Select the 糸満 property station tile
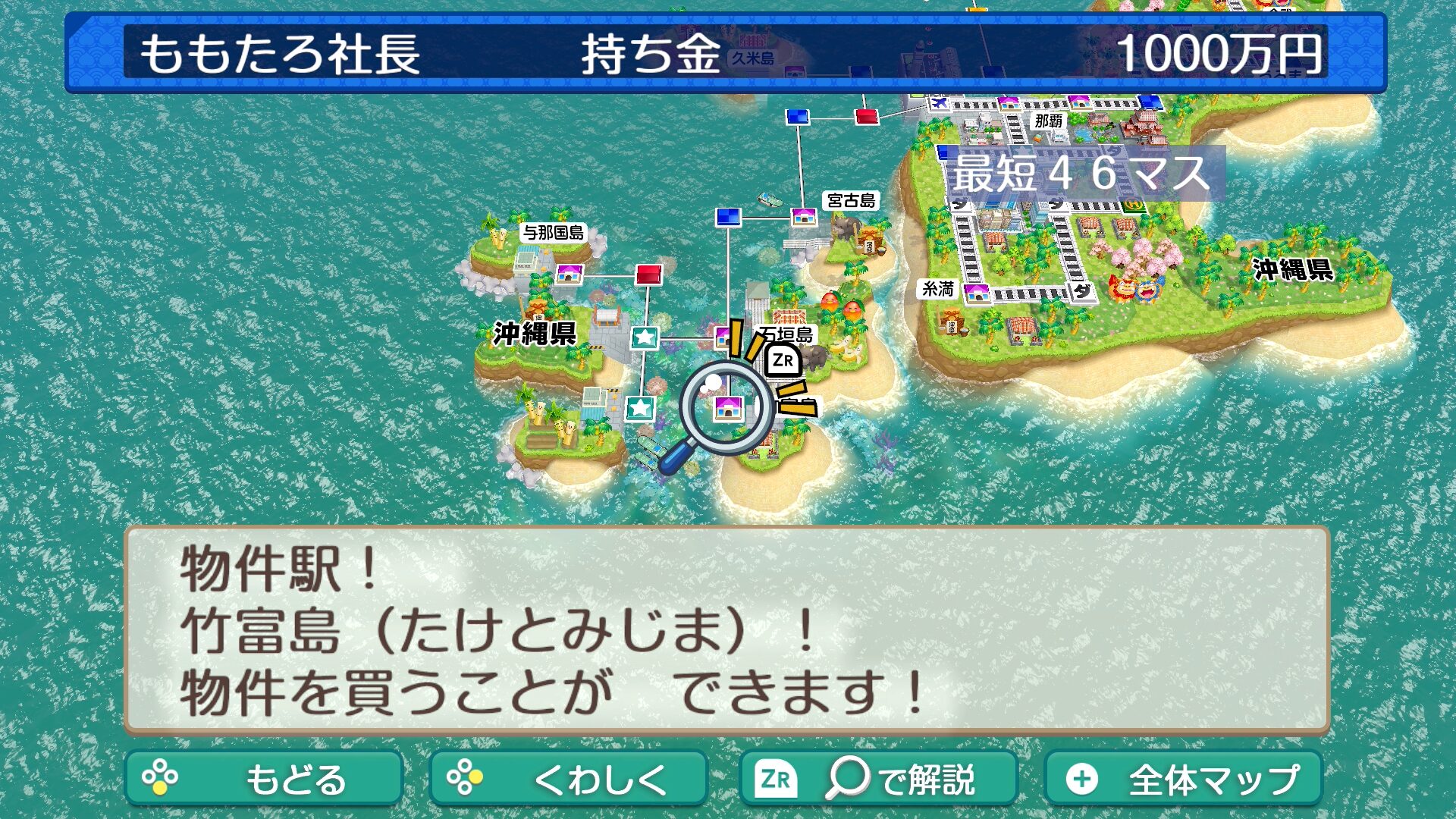This screenshot has height=819, width=1456. pos(977,293)
